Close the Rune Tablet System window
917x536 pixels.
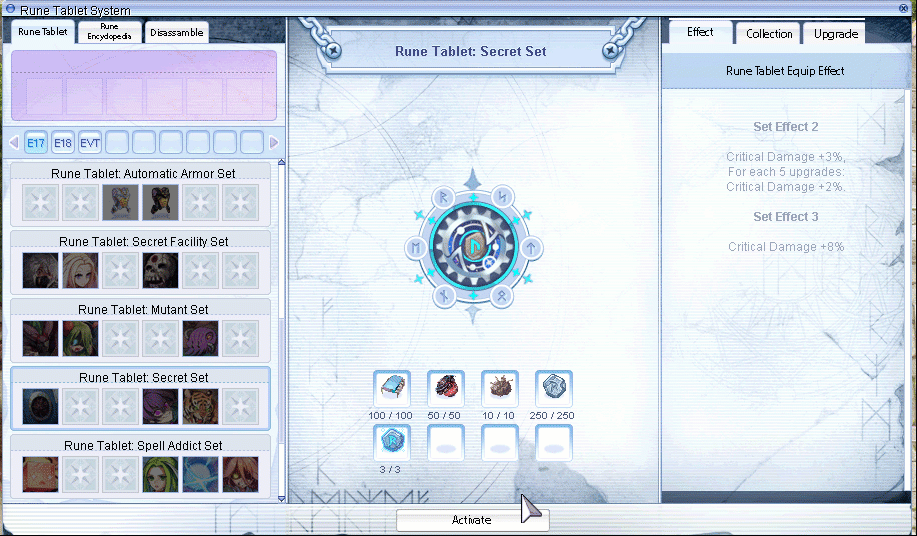pos(905,9)
